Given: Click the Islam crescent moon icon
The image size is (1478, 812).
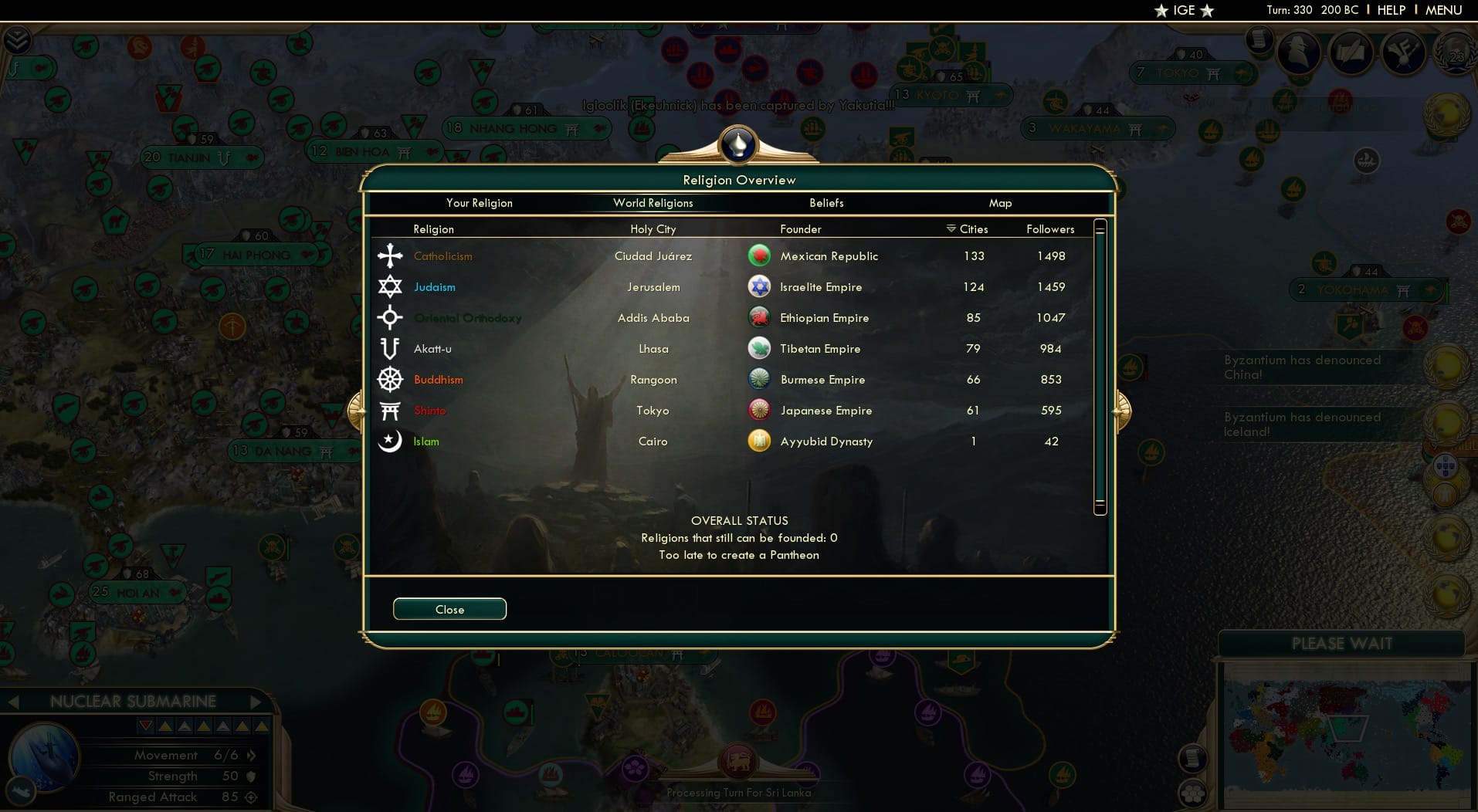Looking at the screenshot, I should 391,441.
